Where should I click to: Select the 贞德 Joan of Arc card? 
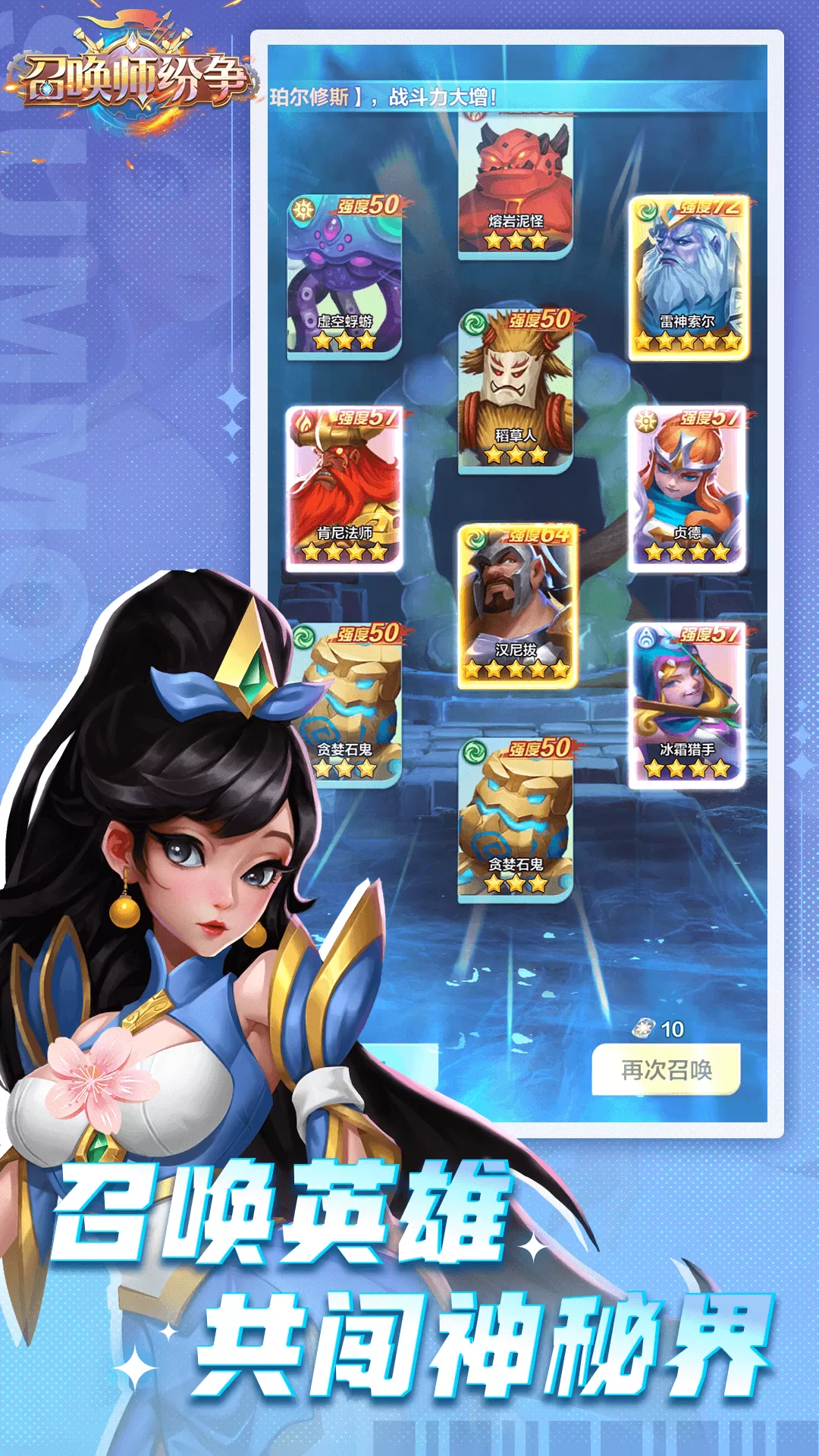click(688, 489)
